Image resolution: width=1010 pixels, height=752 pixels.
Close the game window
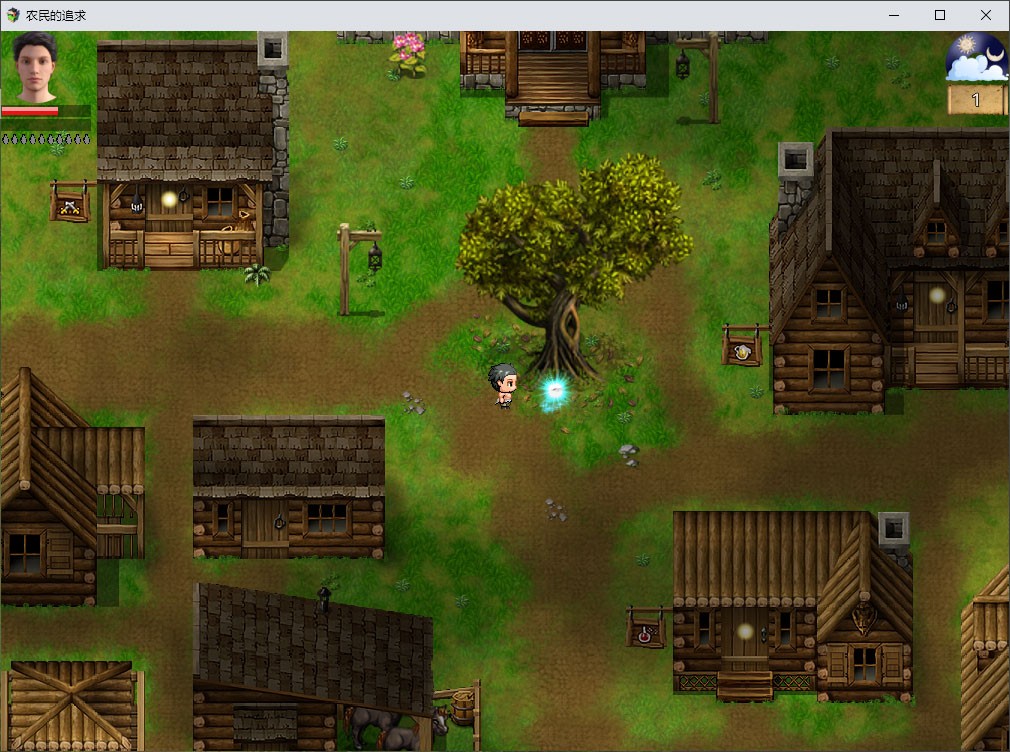(x=986, y=15)
